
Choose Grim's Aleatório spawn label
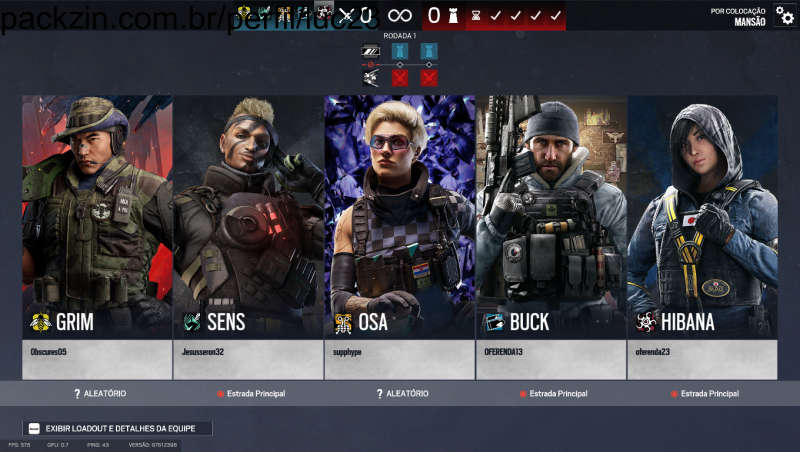[x=99, y=394]
